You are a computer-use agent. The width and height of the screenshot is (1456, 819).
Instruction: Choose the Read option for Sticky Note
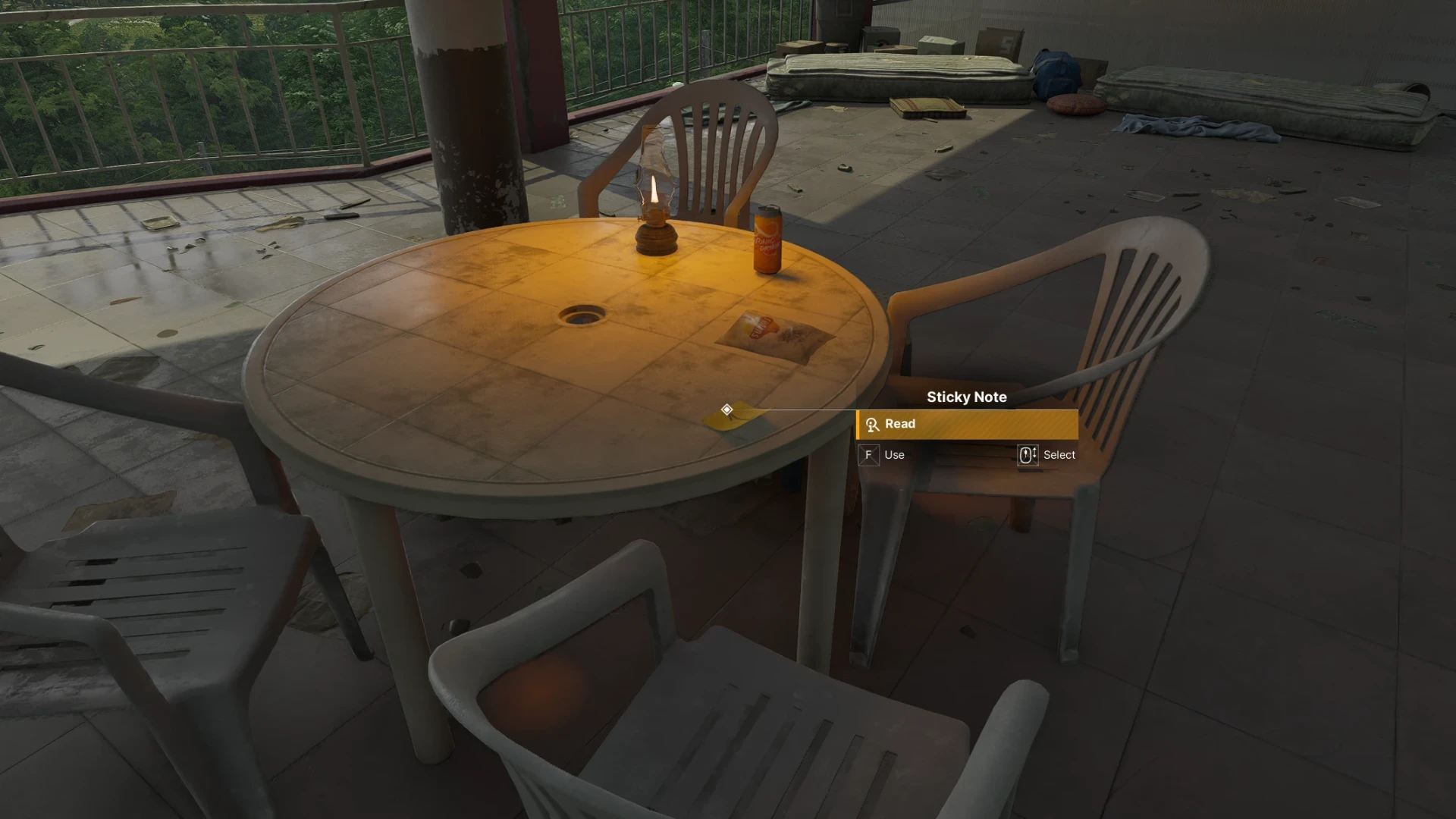coord(966,425)
